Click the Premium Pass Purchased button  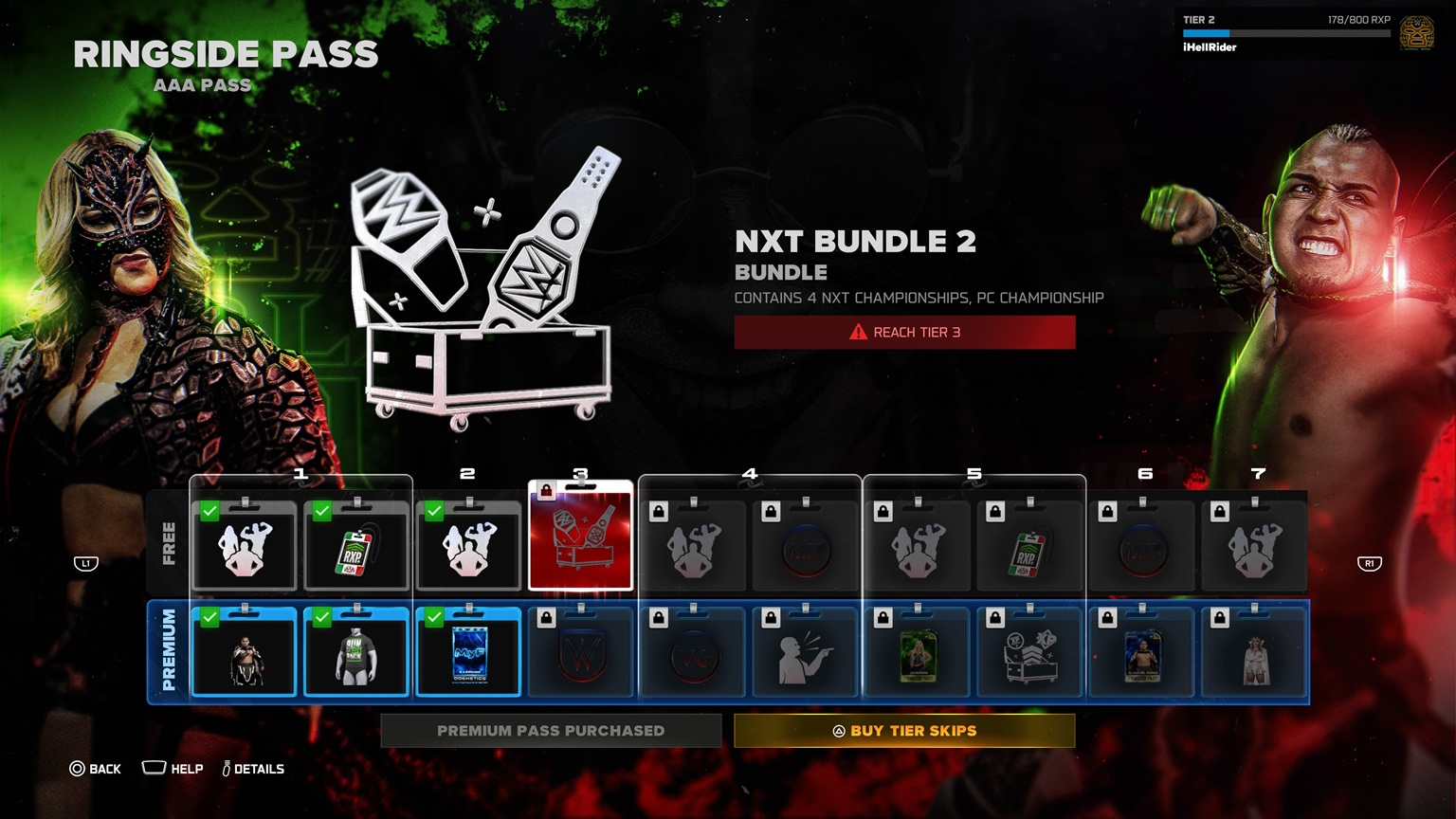551,731
